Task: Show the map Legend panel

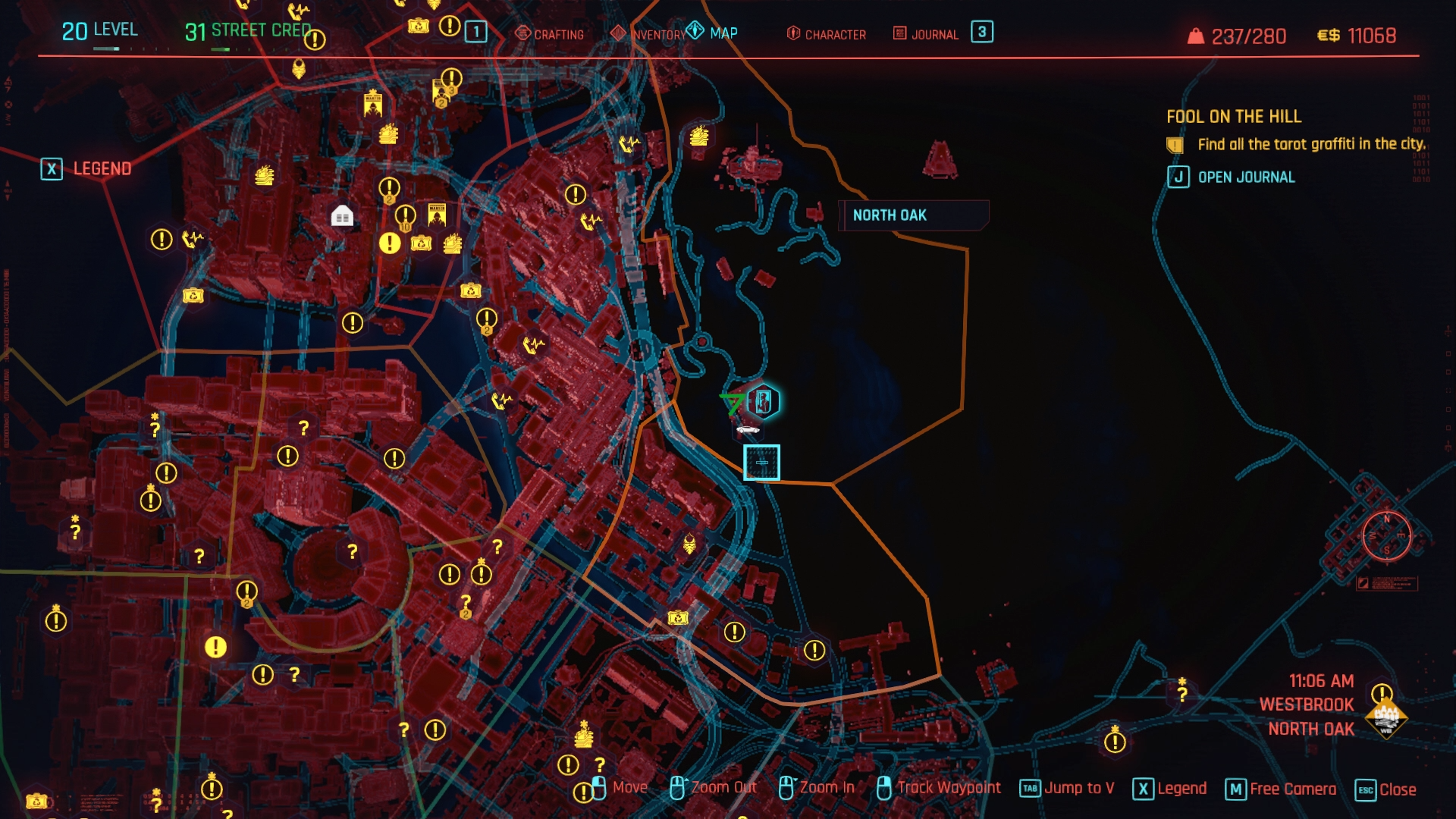Action: tap(86, 168)
